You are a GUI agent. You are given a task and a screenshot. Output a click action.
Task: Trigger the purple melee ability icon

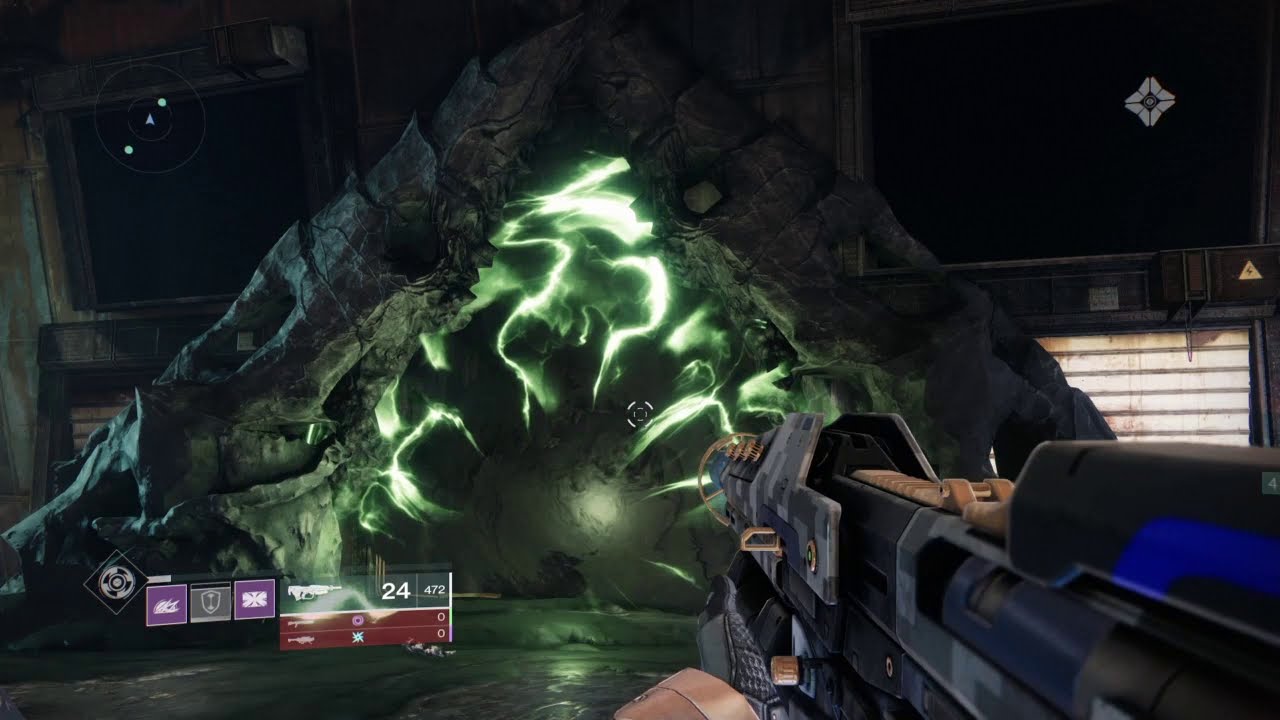click(254, 600)
